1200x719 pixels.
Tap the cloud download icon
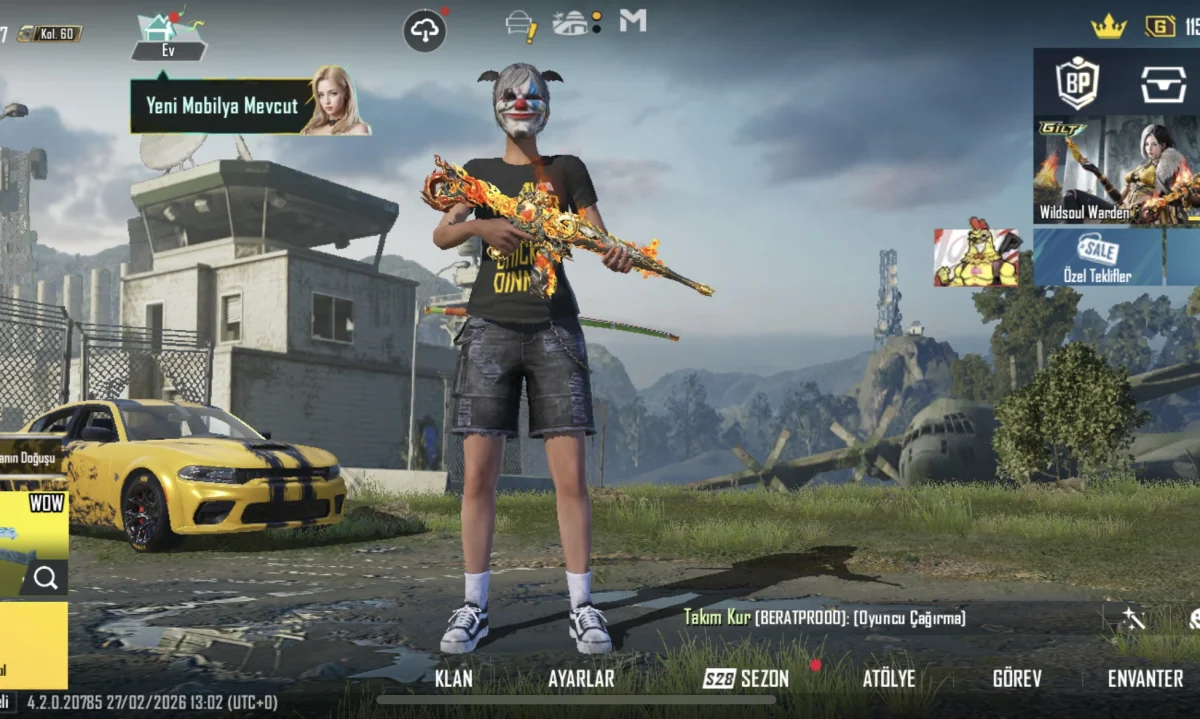(425, 30)
